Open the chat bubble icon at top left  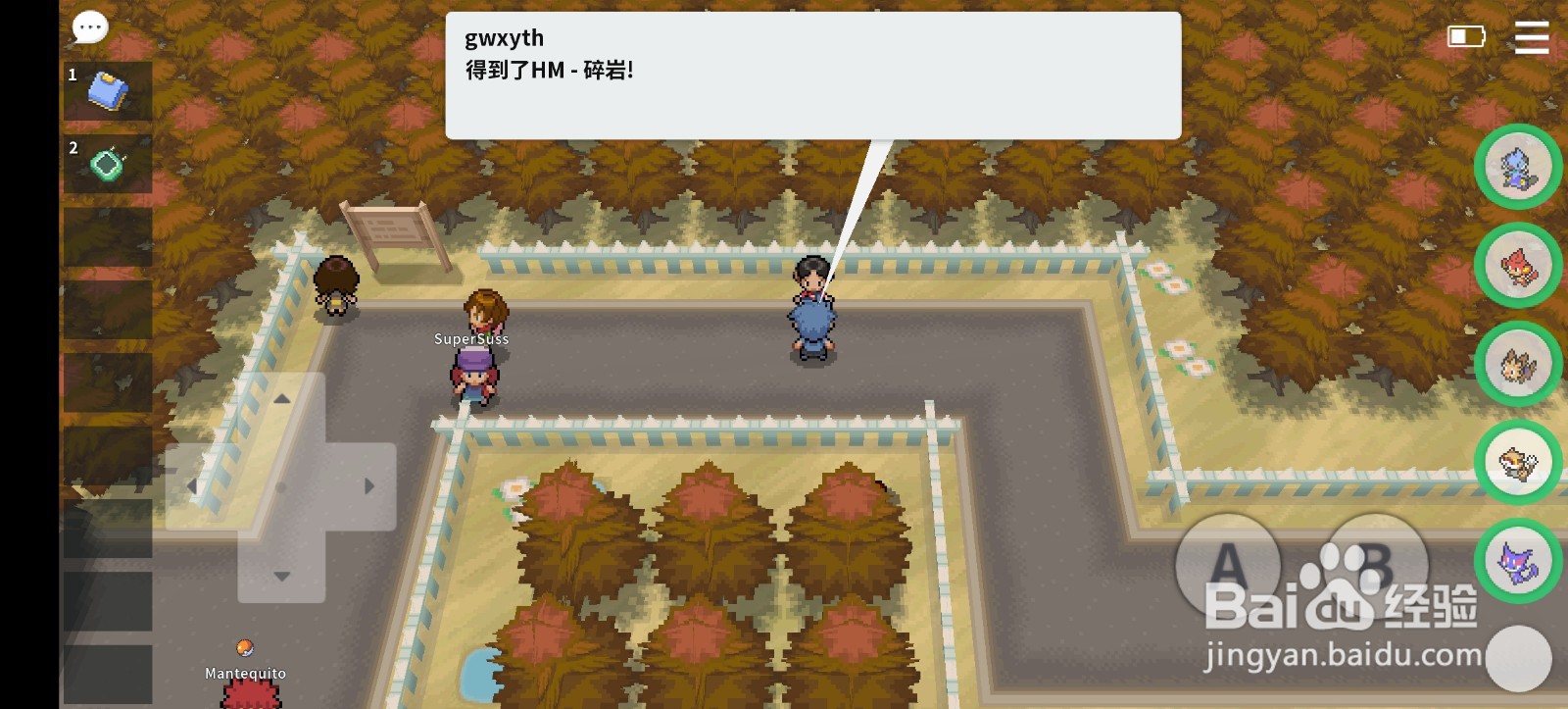[88, 27]
